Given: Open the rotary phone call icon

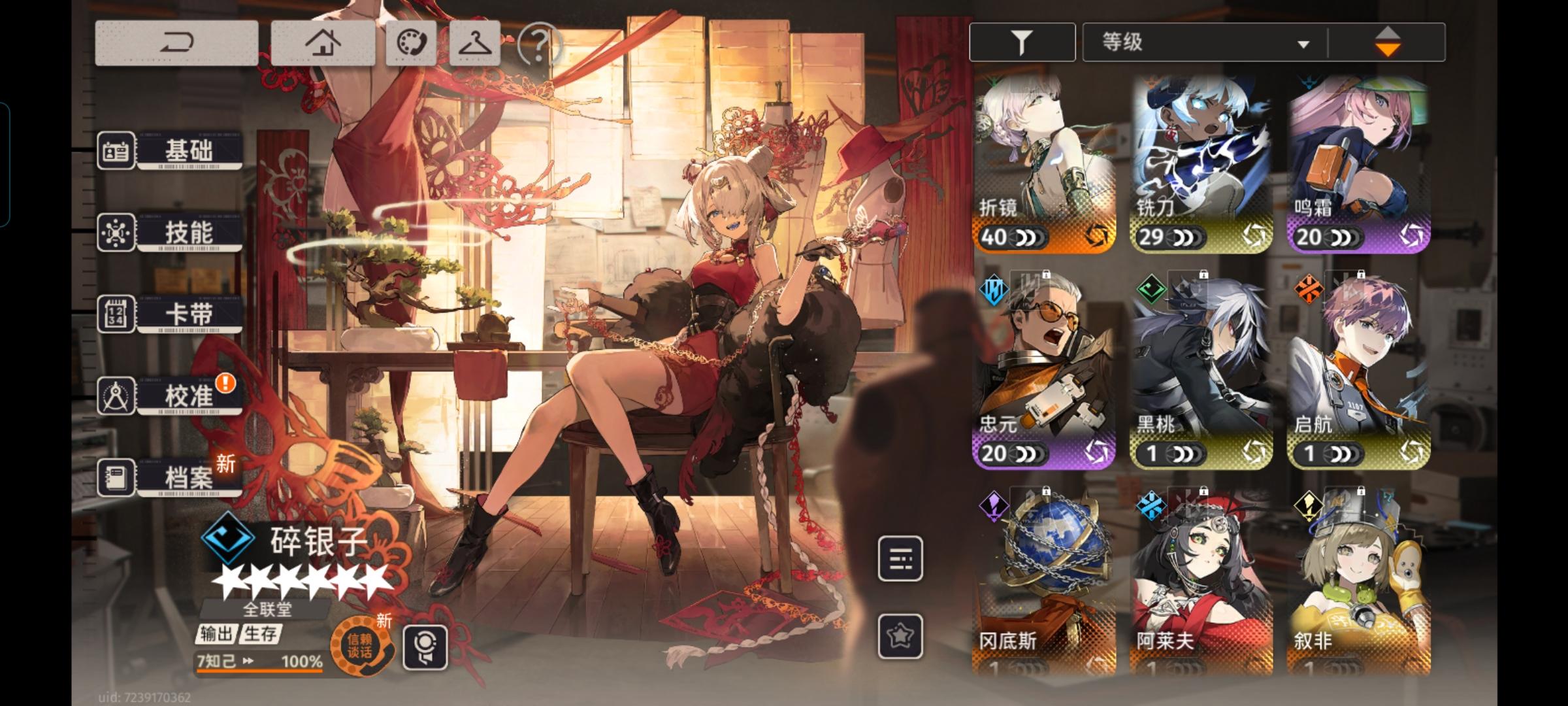Looking at the screenshot, I should pyautogui.click(x=411, y=43).
